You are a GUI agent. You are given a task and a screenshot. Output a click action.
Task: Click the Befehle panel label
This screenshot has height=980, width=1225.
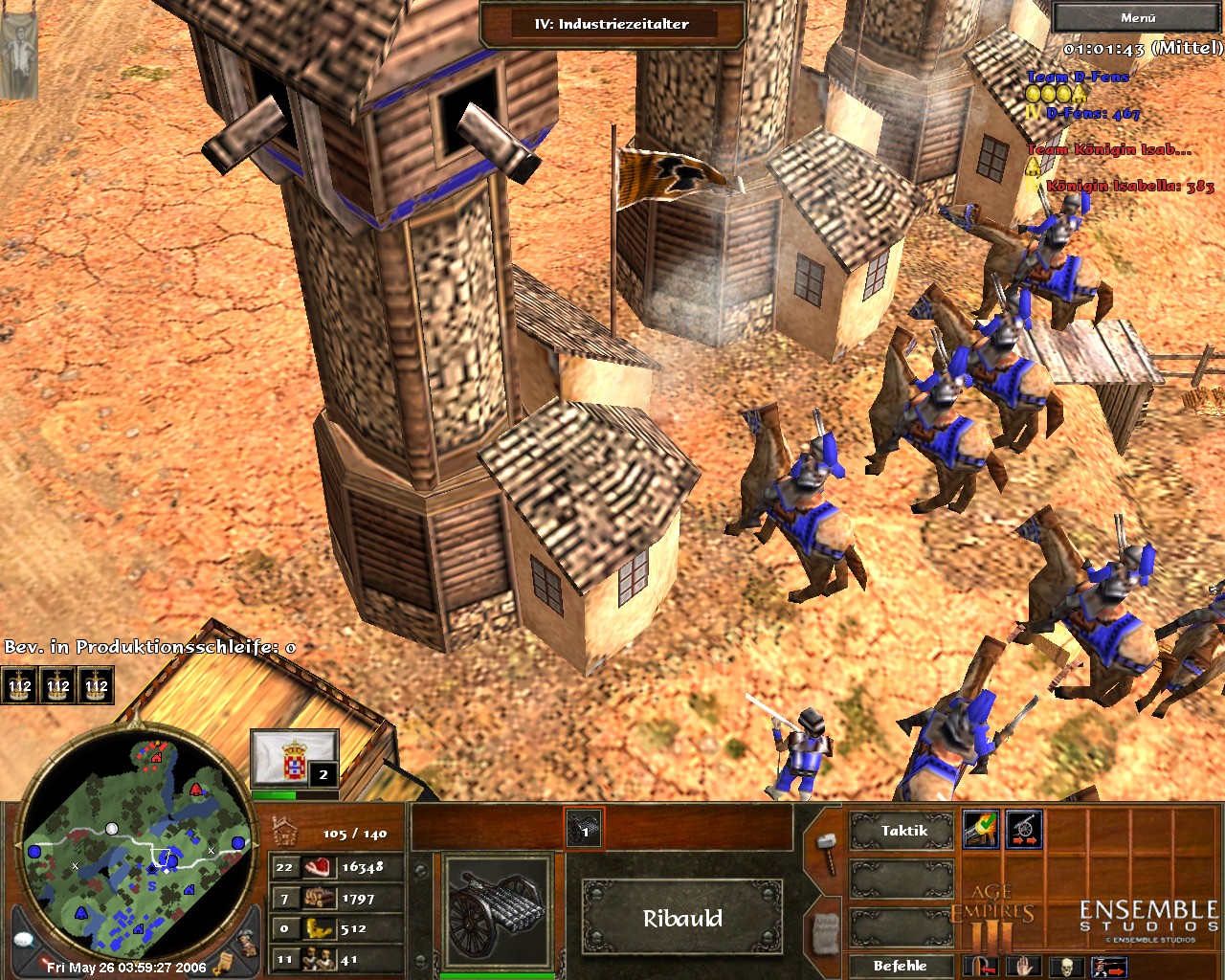click(x=900, y=966)
